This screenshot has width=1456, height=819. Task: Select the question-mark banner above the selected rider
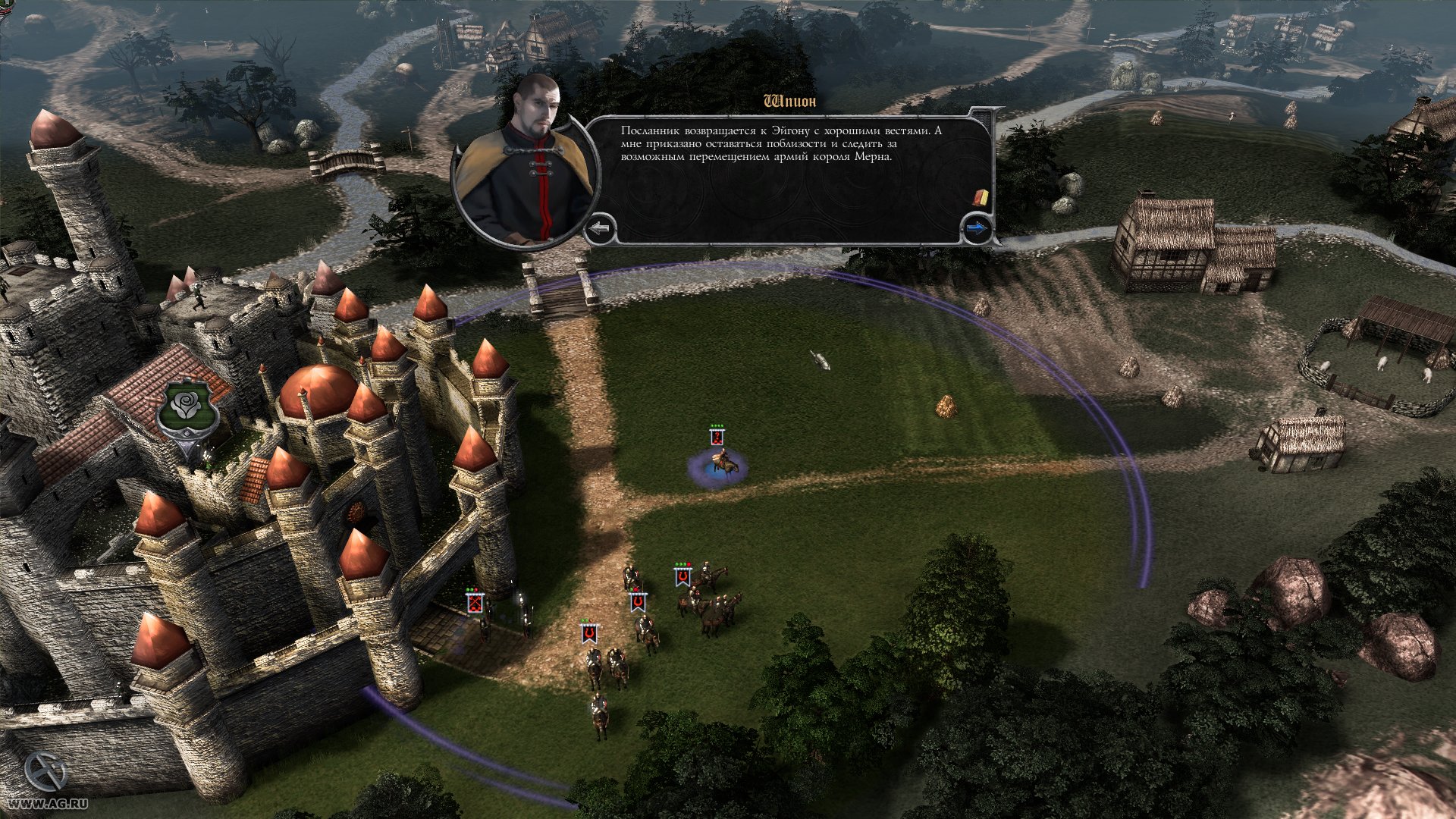coord(717,437)
